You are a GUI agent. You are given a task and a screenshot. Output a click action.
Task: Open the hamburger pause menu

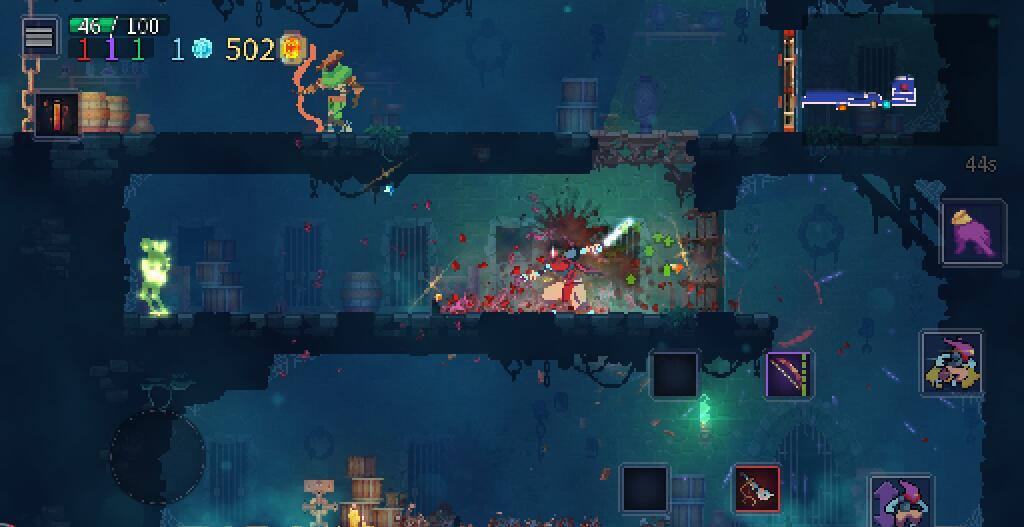point(39,36)
